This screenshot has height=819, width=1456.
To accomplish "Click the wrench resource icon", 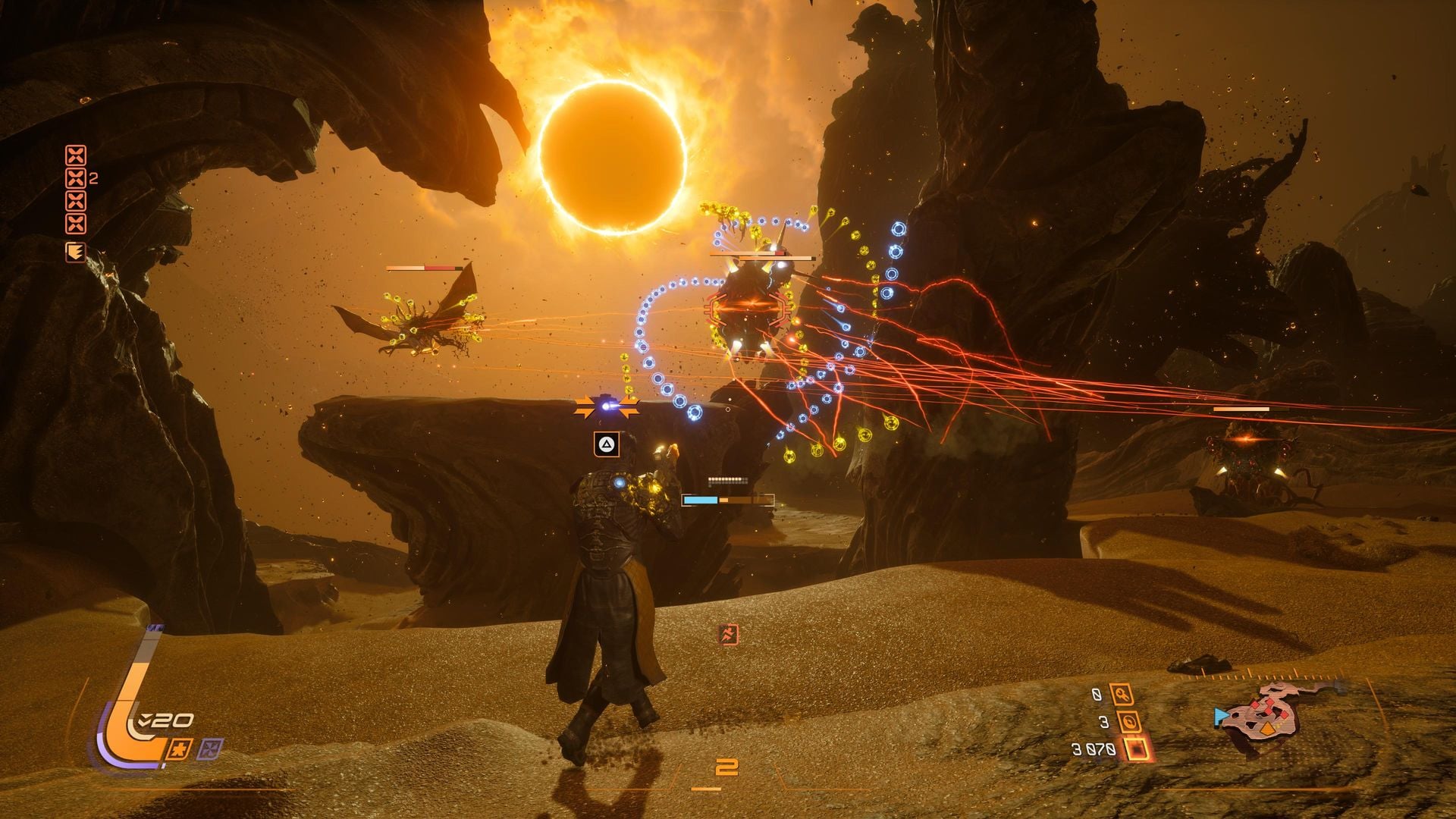I will pyautogui.click(x=1121, y=694).
